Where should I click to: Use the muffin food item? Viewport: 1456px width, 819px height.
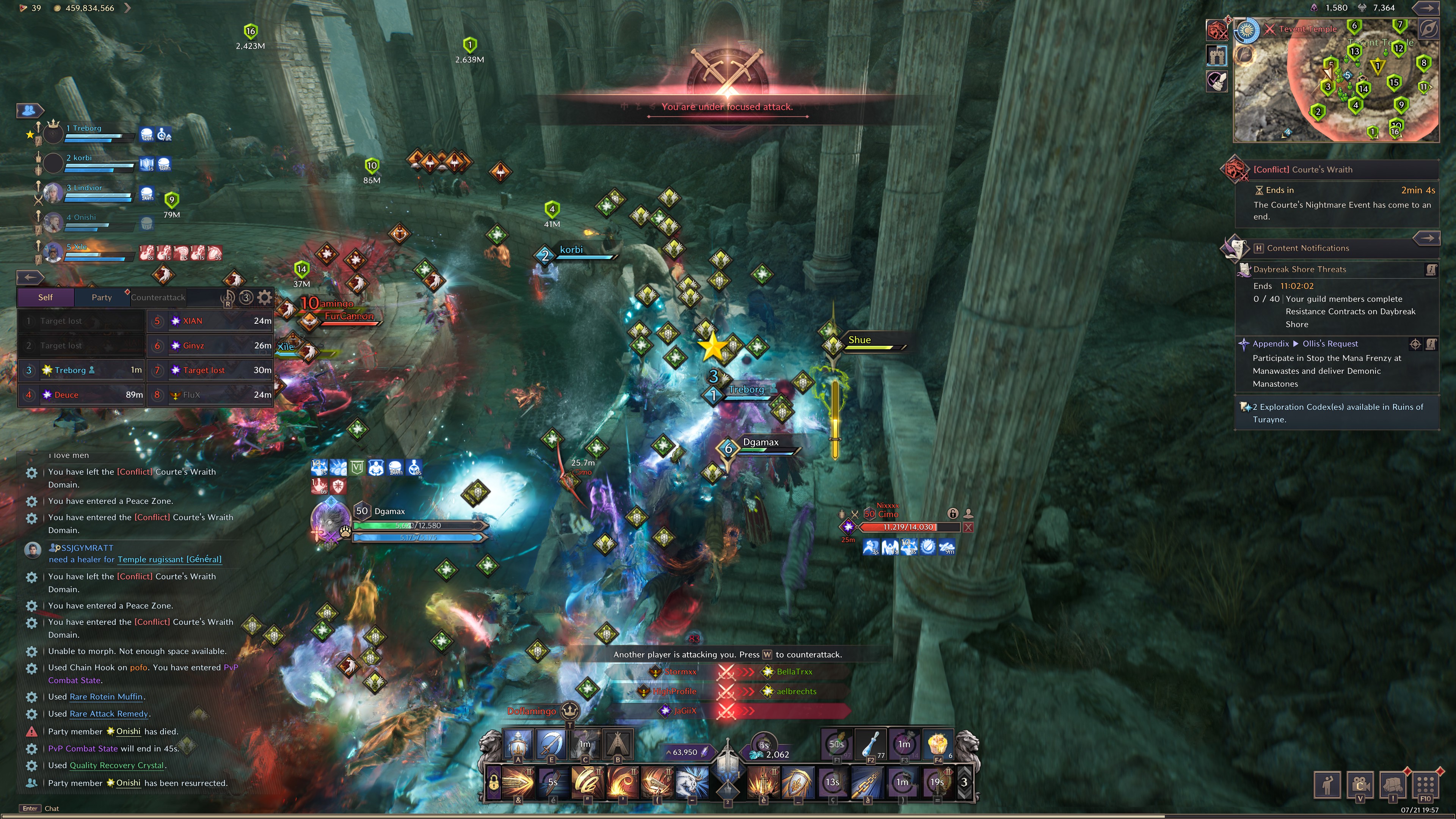(x=937, y=744)
